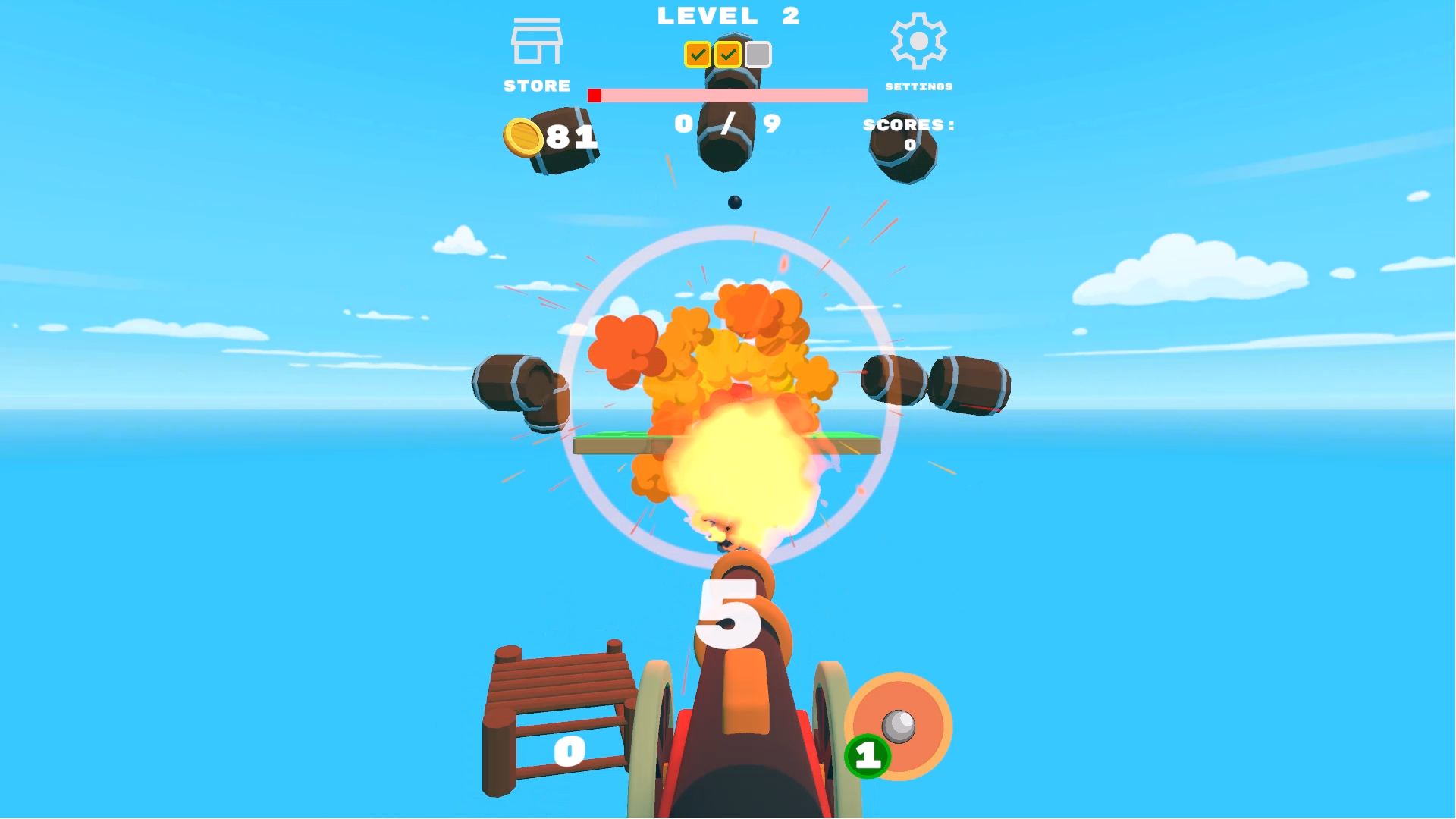The height and width of the screenshot is (819, 1456).
Task: Click the Settings label text
Action: (919, 86)
